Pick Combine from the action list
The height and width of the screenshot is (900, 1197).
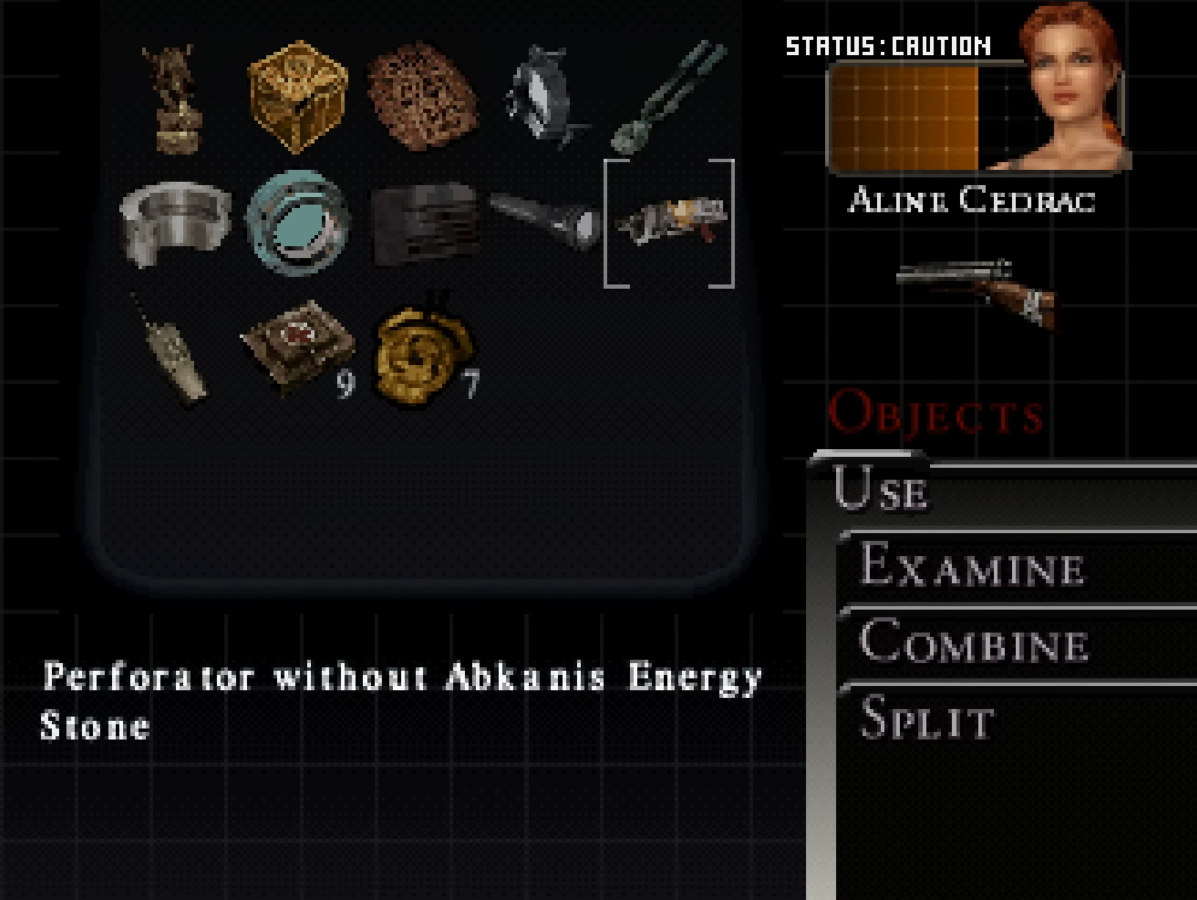974,641
